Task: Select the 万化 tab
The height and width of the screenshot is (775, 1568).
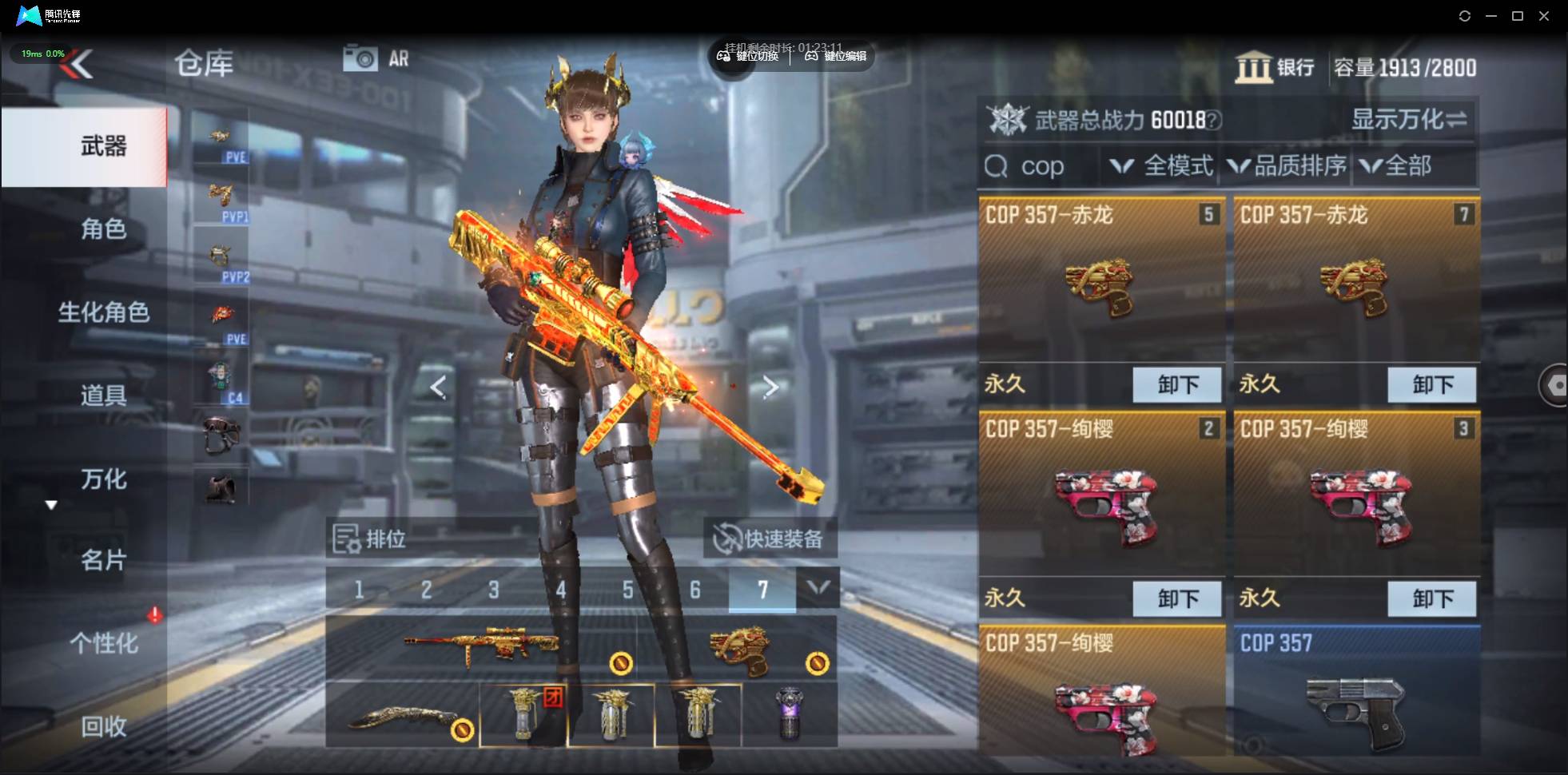Action: tap(103, 479)
